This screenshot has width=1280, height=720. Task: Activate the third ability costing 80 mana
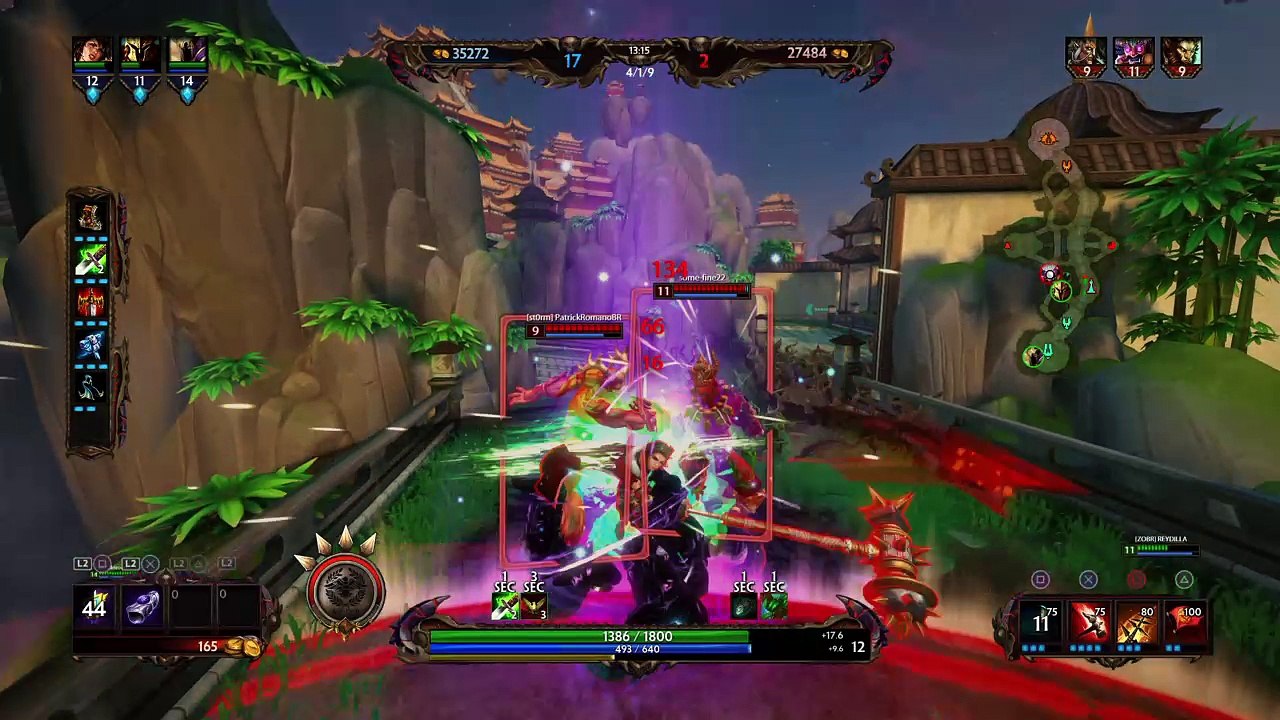coord(1136,623)
